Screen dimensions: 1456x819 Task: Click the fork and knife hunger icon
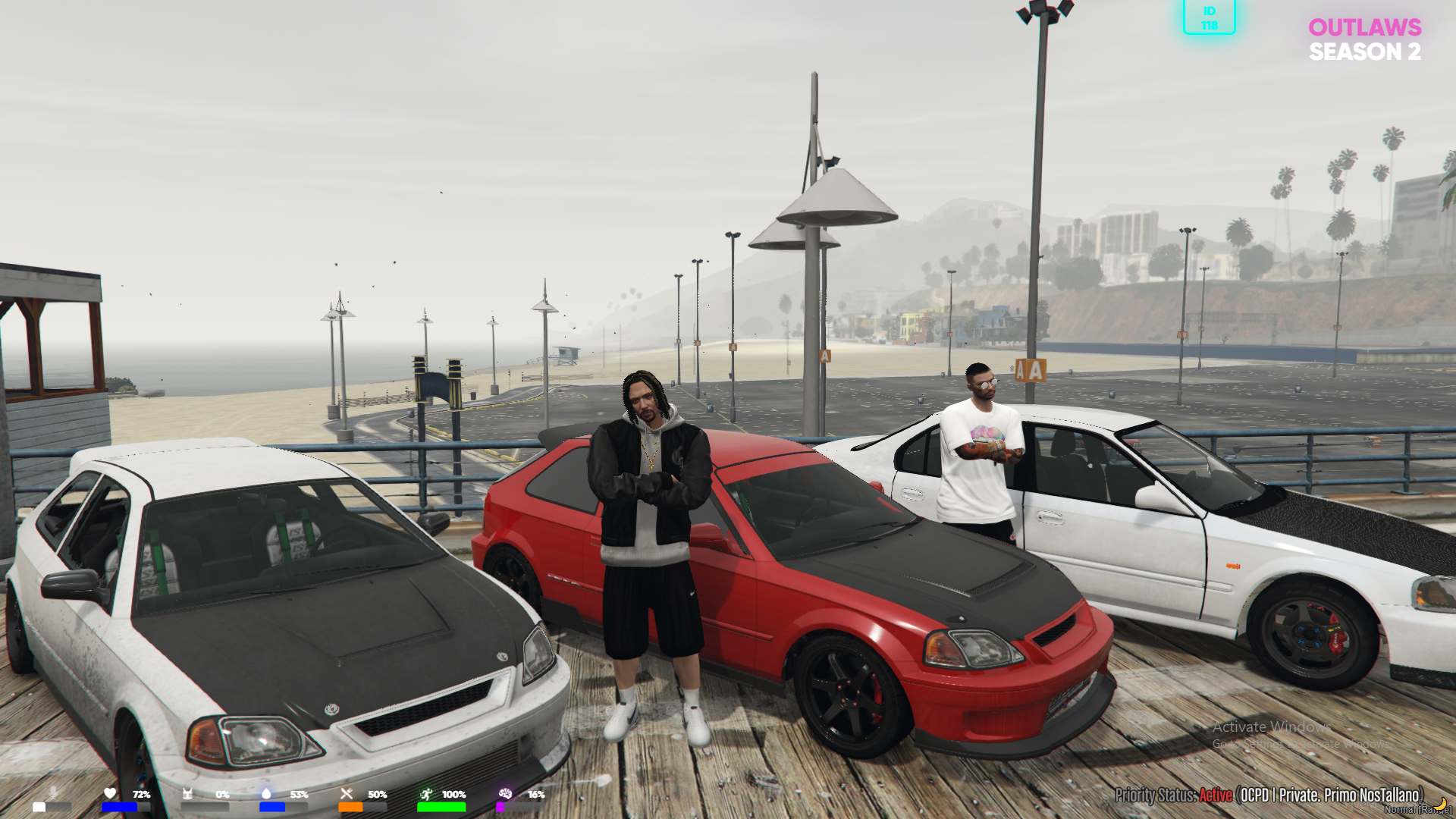[347, 793]
